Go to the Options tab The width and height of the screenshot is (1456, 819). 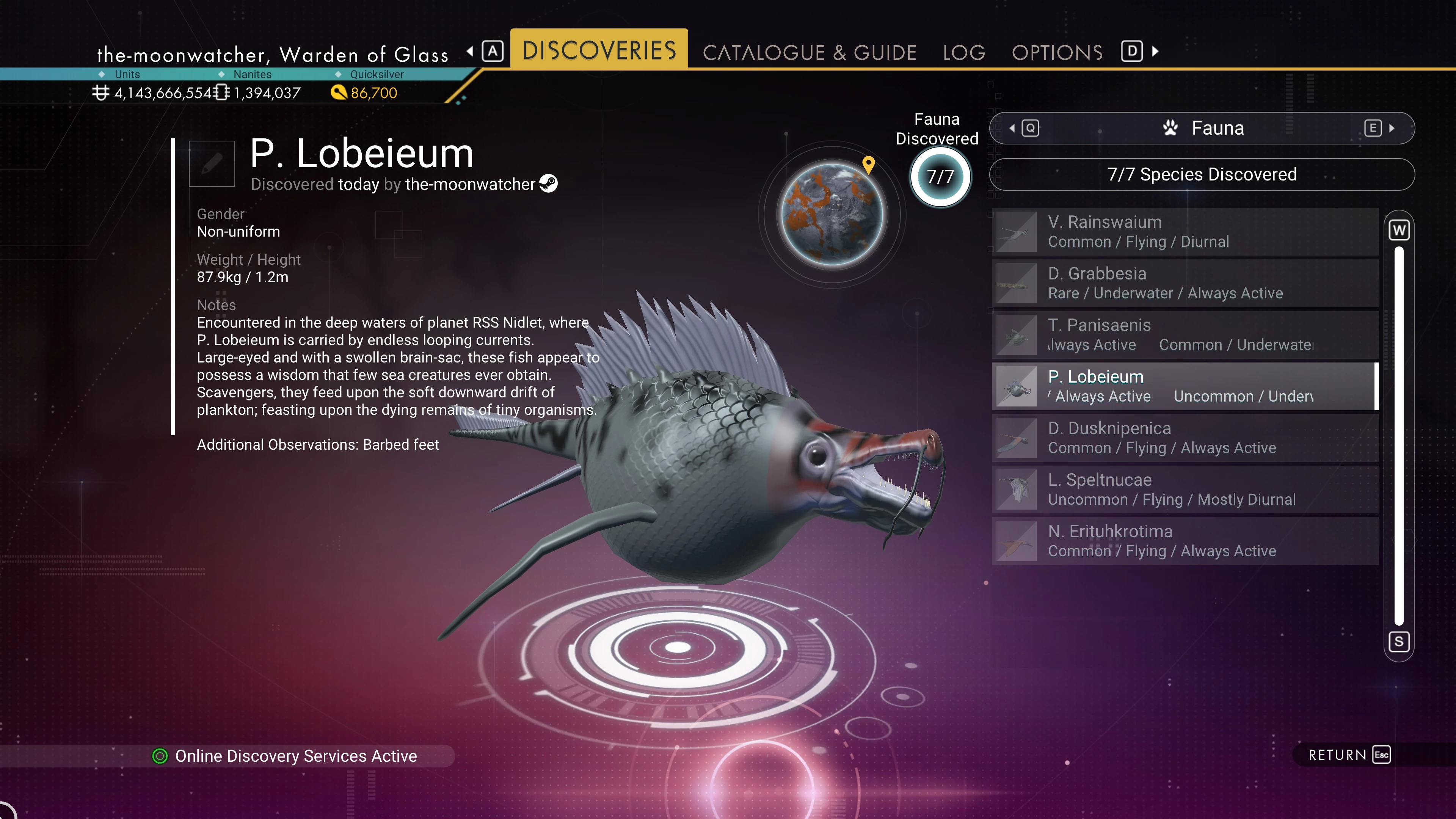[1057, 53]
